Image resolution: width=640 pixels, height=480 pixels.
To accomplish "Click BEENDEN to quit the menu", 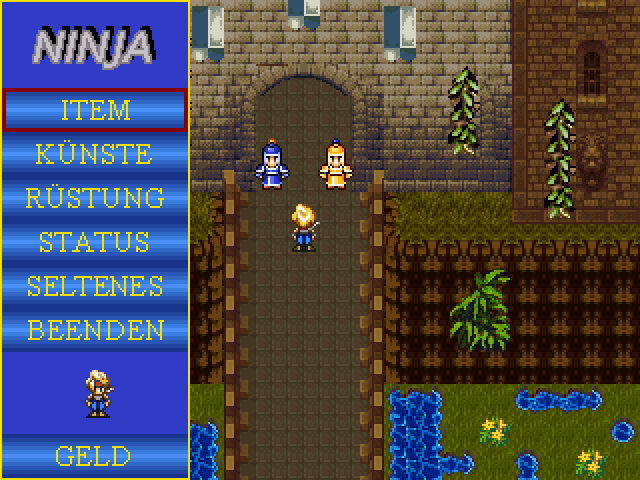I will (x=95, y=330).
